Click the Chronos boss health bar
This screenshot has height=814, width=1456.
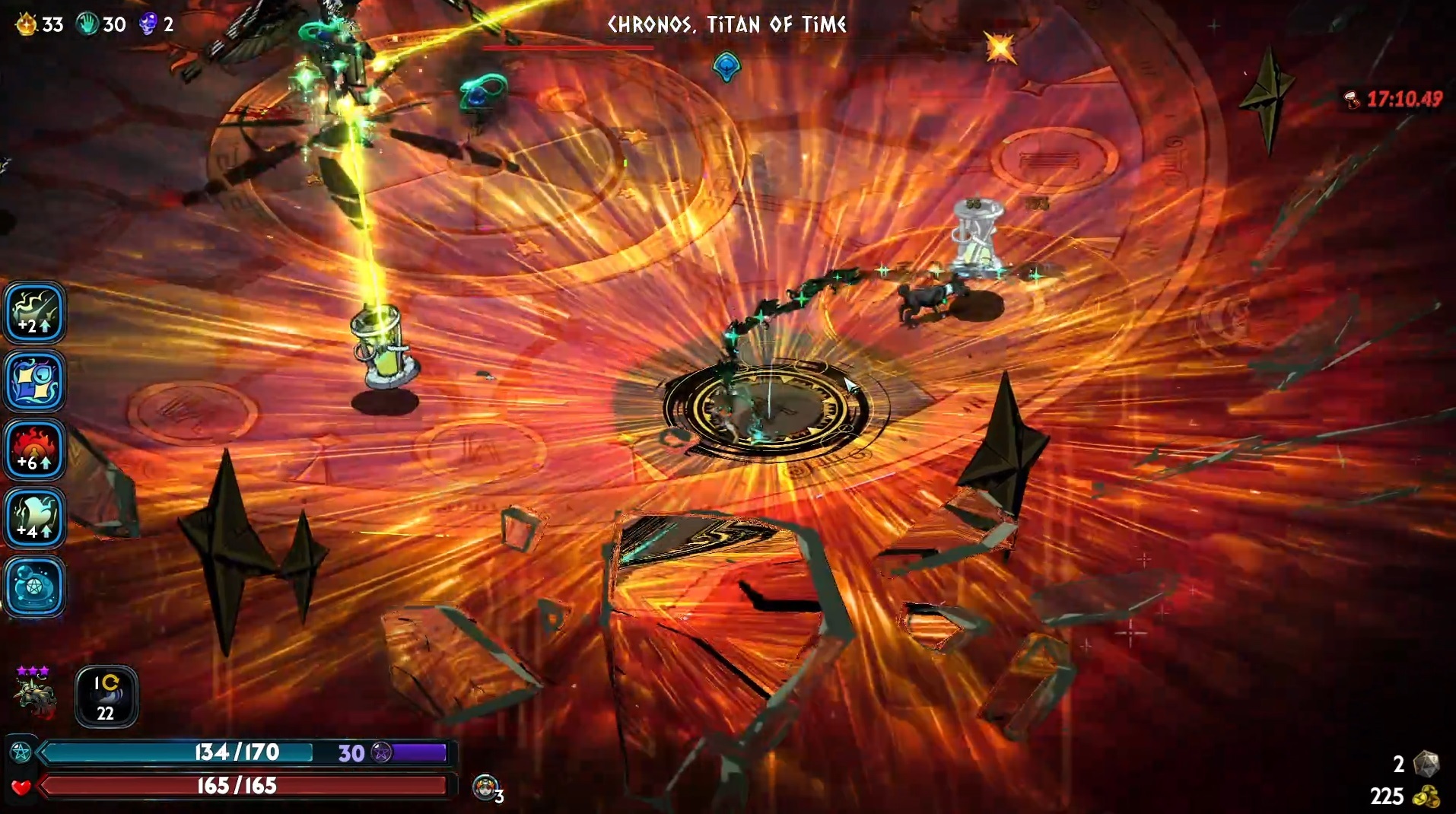[568, 47]
